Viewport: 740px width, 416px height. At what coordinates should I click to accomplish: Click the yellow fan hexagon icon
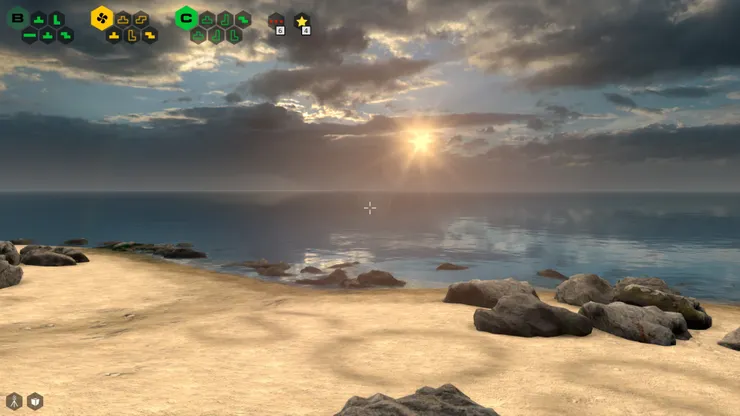(x=102, y=17)
